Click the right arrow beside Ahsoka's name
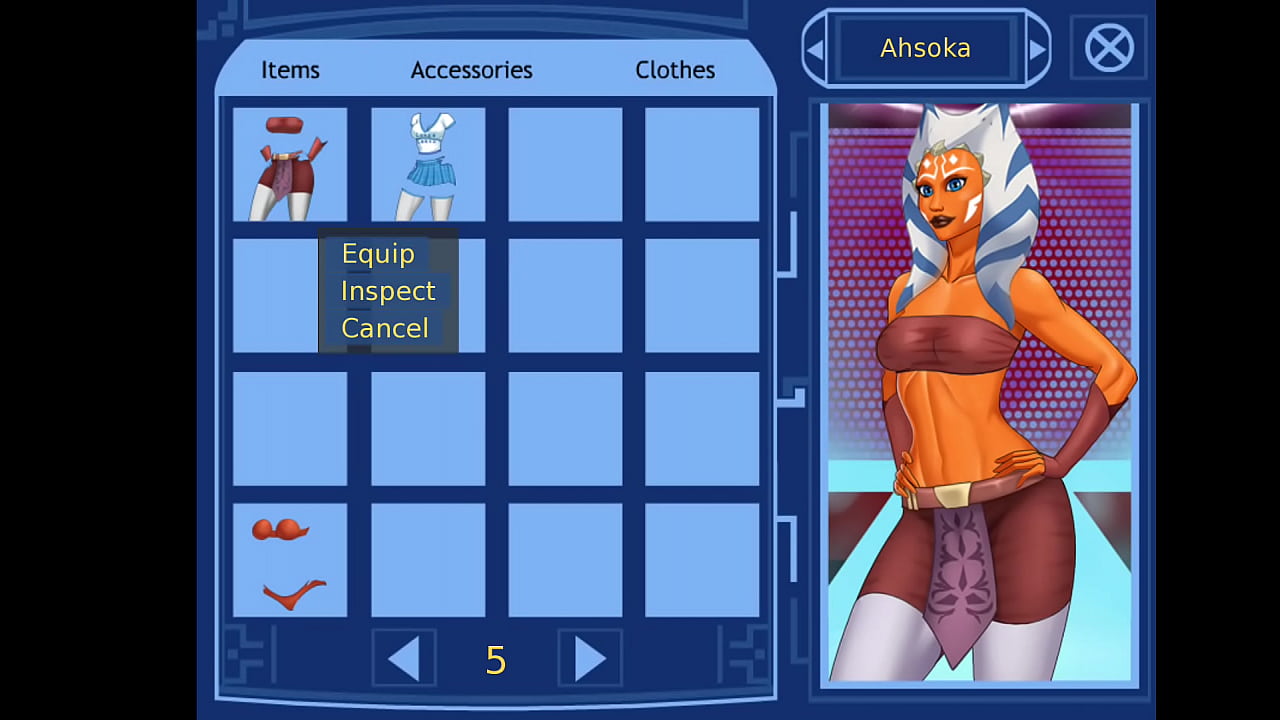The image size is (1280, 720). pos(1038,48)
